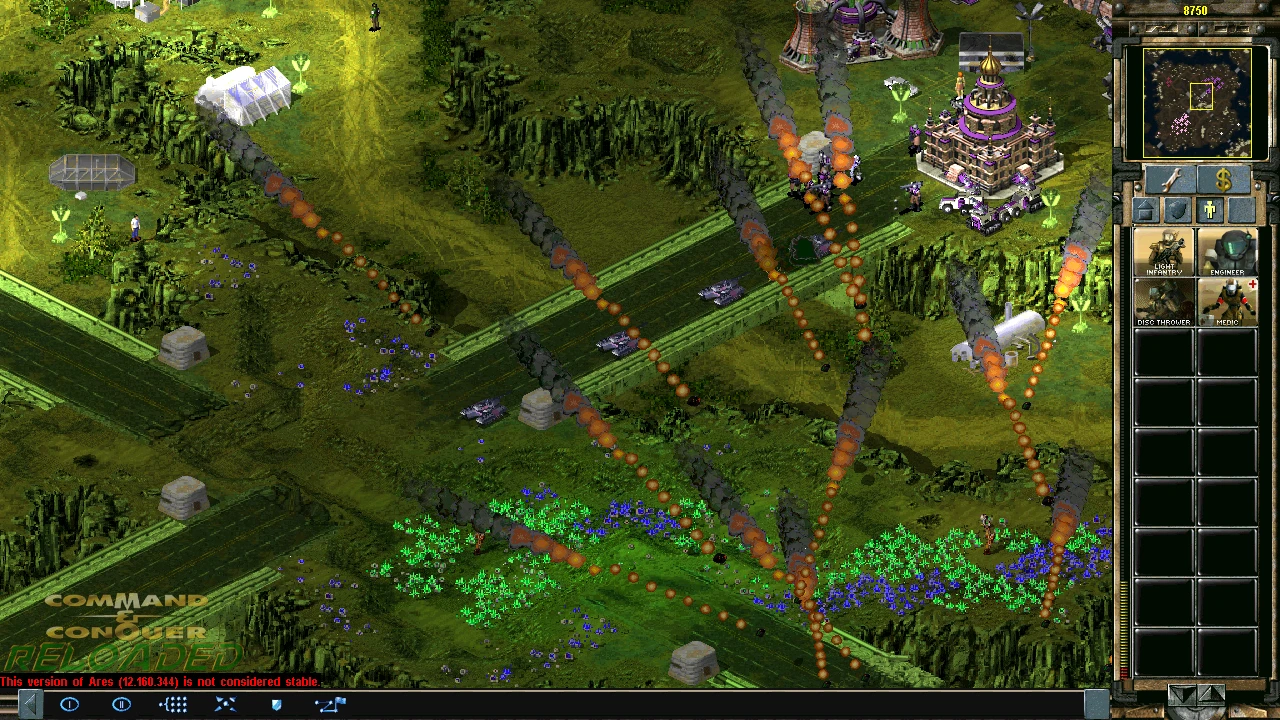This screenshot has height=720, width=1280.
Task: Switch to the shield defenses tab
Action: click(1178, 210)
